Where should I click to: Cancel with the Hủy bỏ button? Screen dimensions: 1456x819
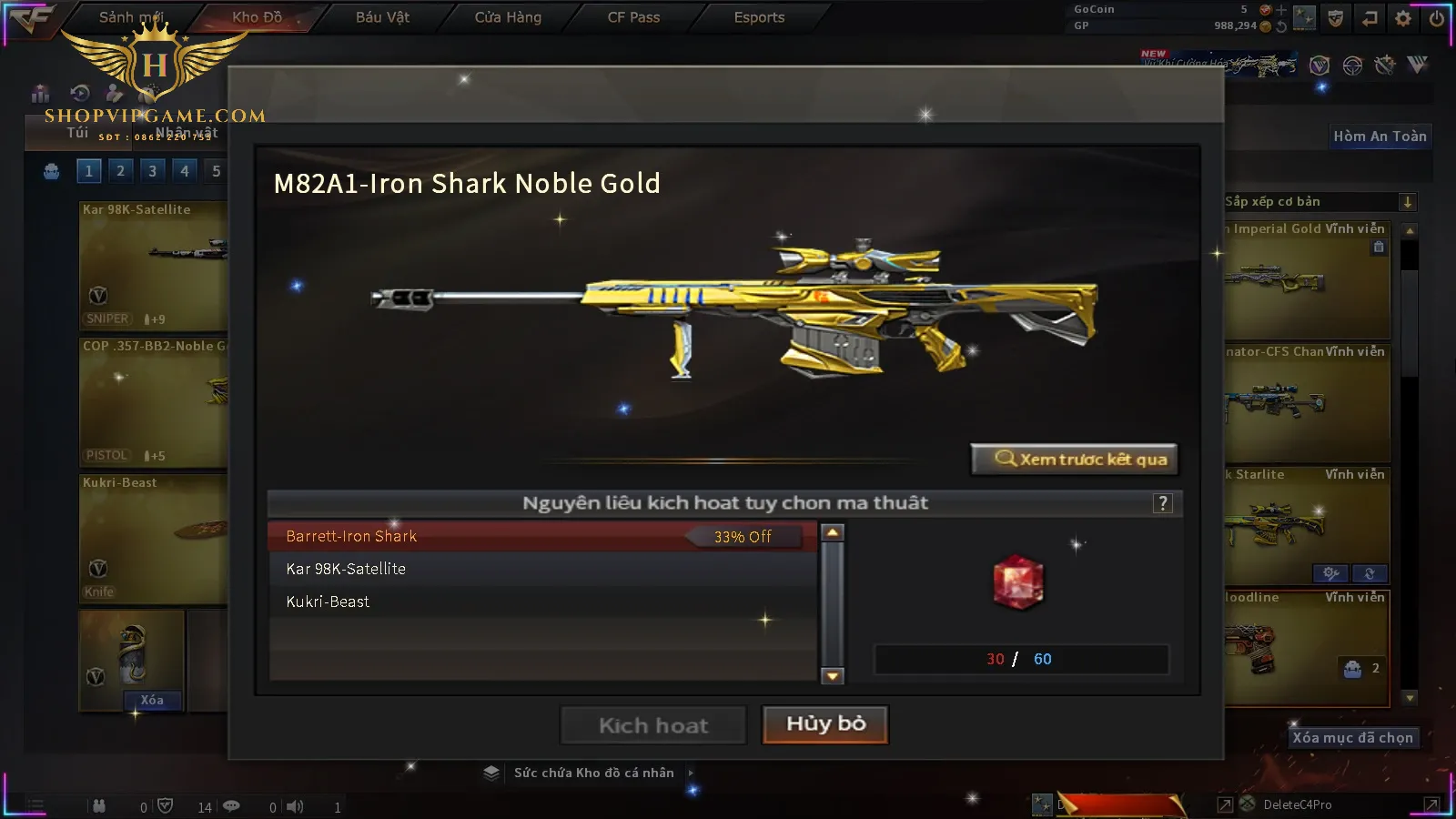pos(824,724)
